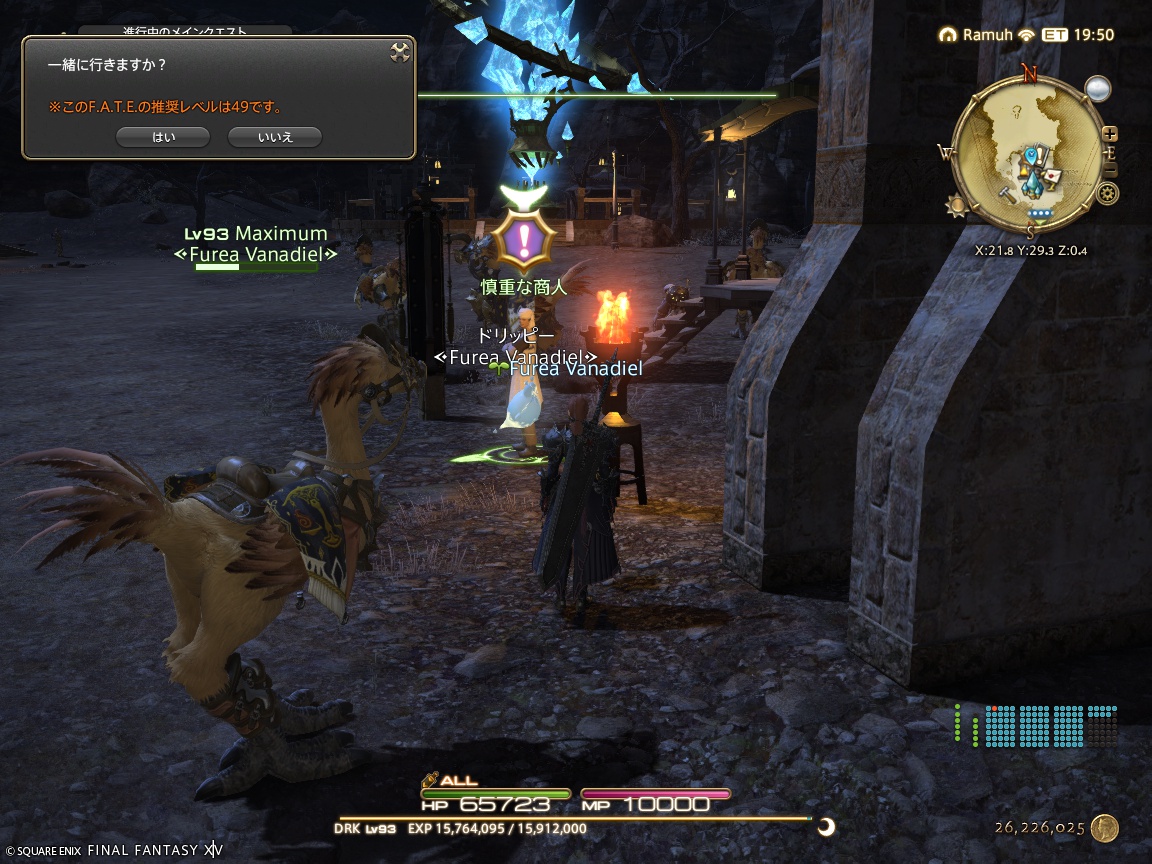Click the ET clock display

(x=1078, y=35)
